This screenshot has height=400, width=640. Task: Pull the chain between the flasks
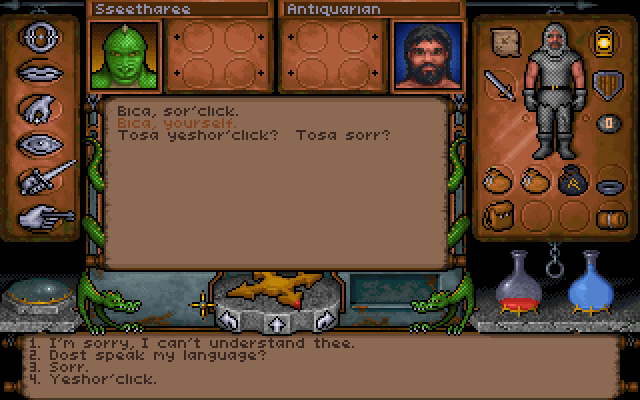[x=553, y=267]
